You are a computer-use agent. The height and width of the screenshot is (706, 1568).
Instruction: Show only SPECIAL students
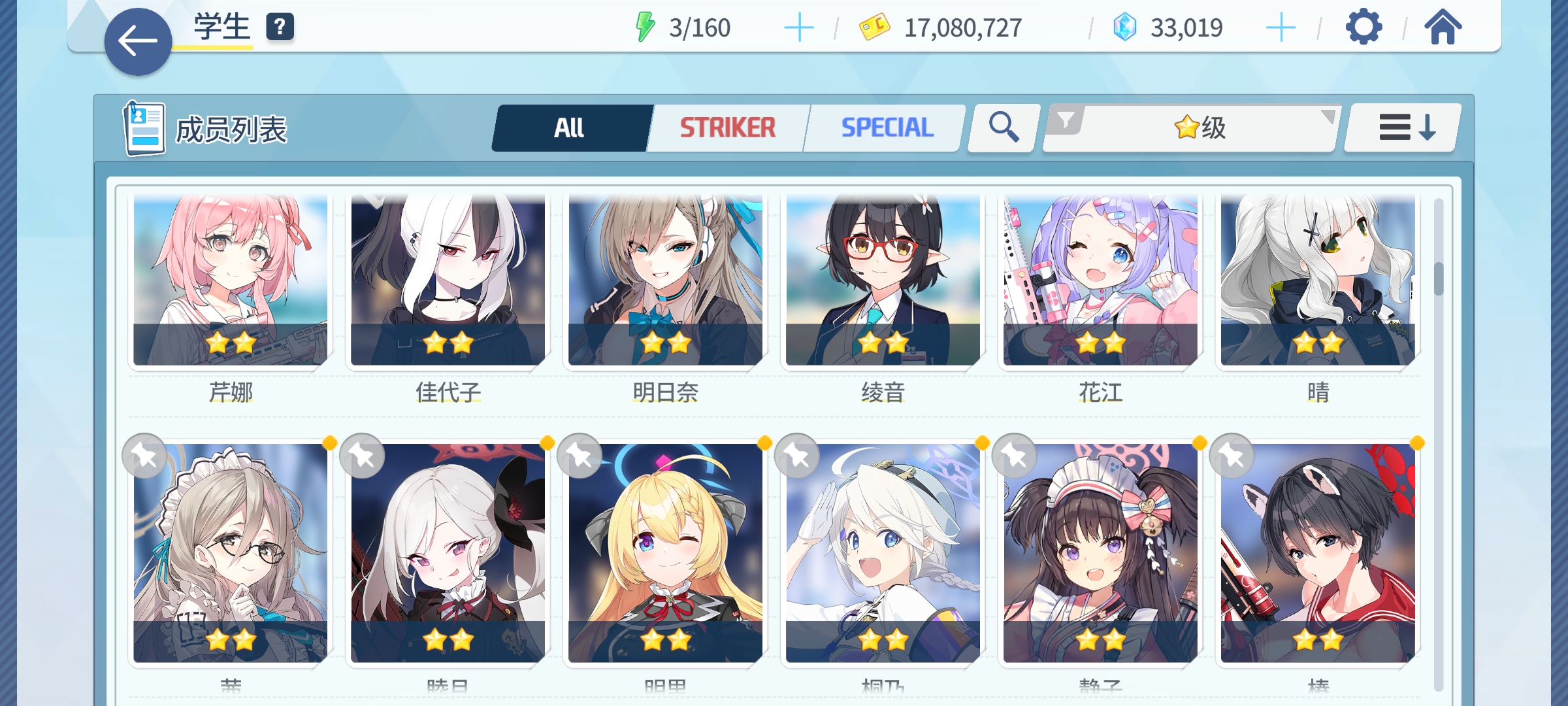click(887, 128)
